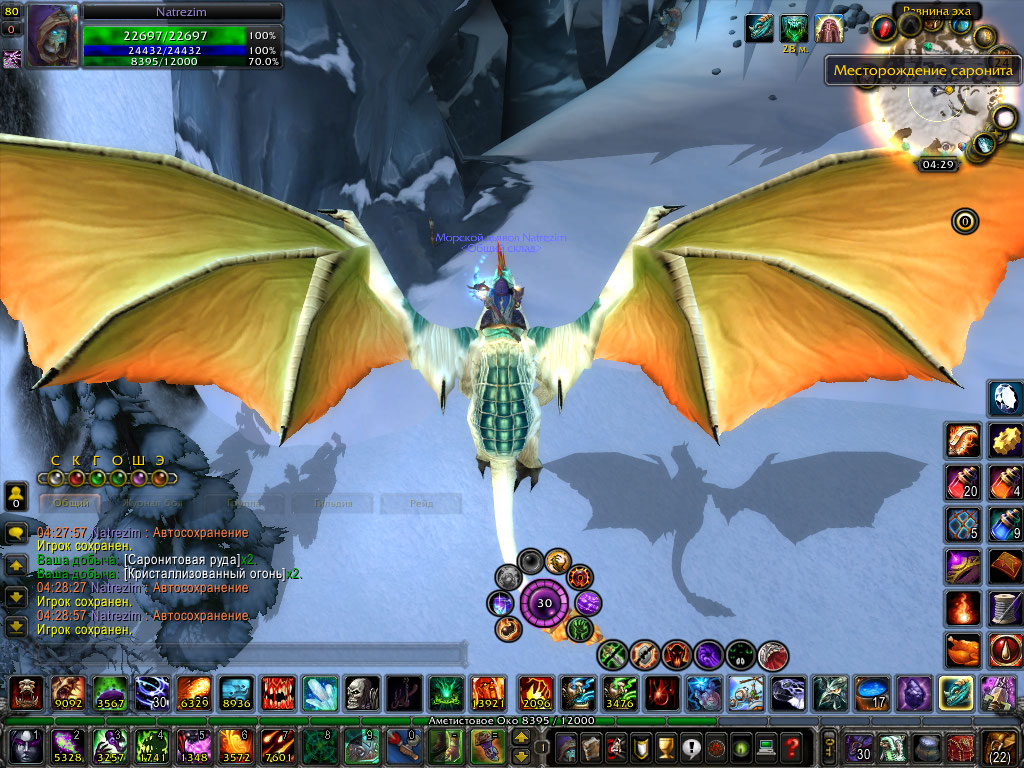Click the purple soul shard orb
The height and width of the screenshot is (768, 1024).
545,603
